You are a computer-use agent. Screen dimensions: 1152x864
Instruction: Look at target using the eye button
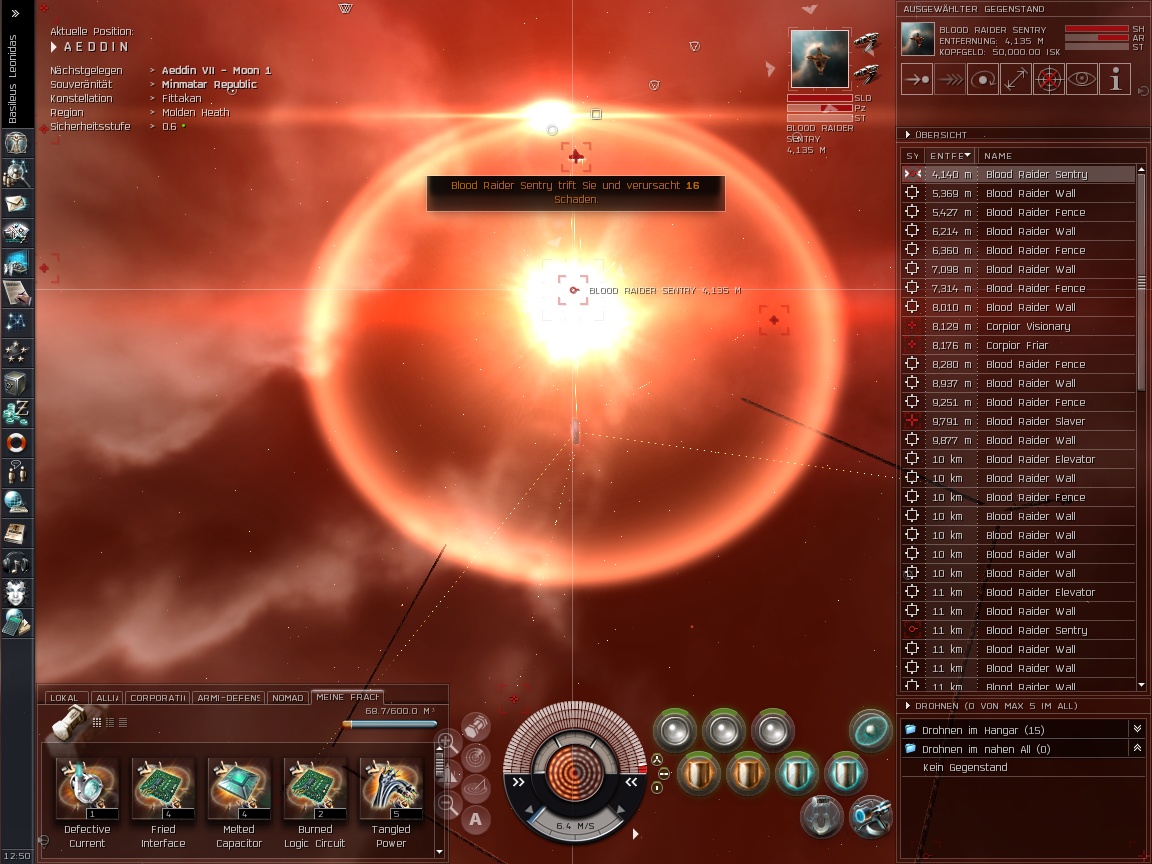tap(1081, 79)
